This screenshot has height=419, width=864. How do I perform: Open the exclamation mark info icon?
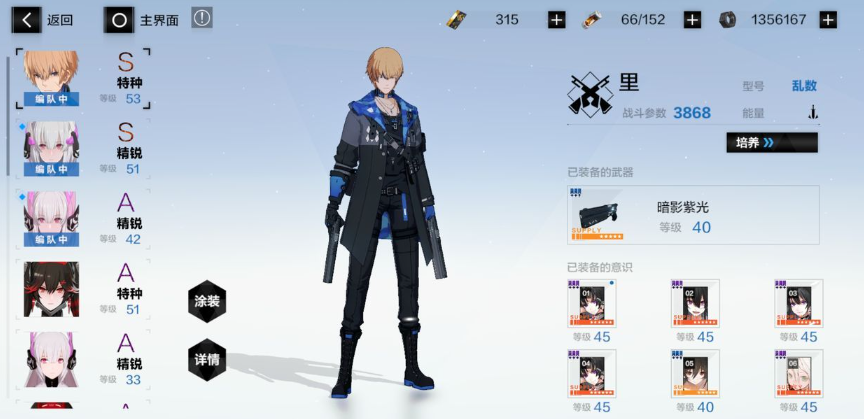202,18
